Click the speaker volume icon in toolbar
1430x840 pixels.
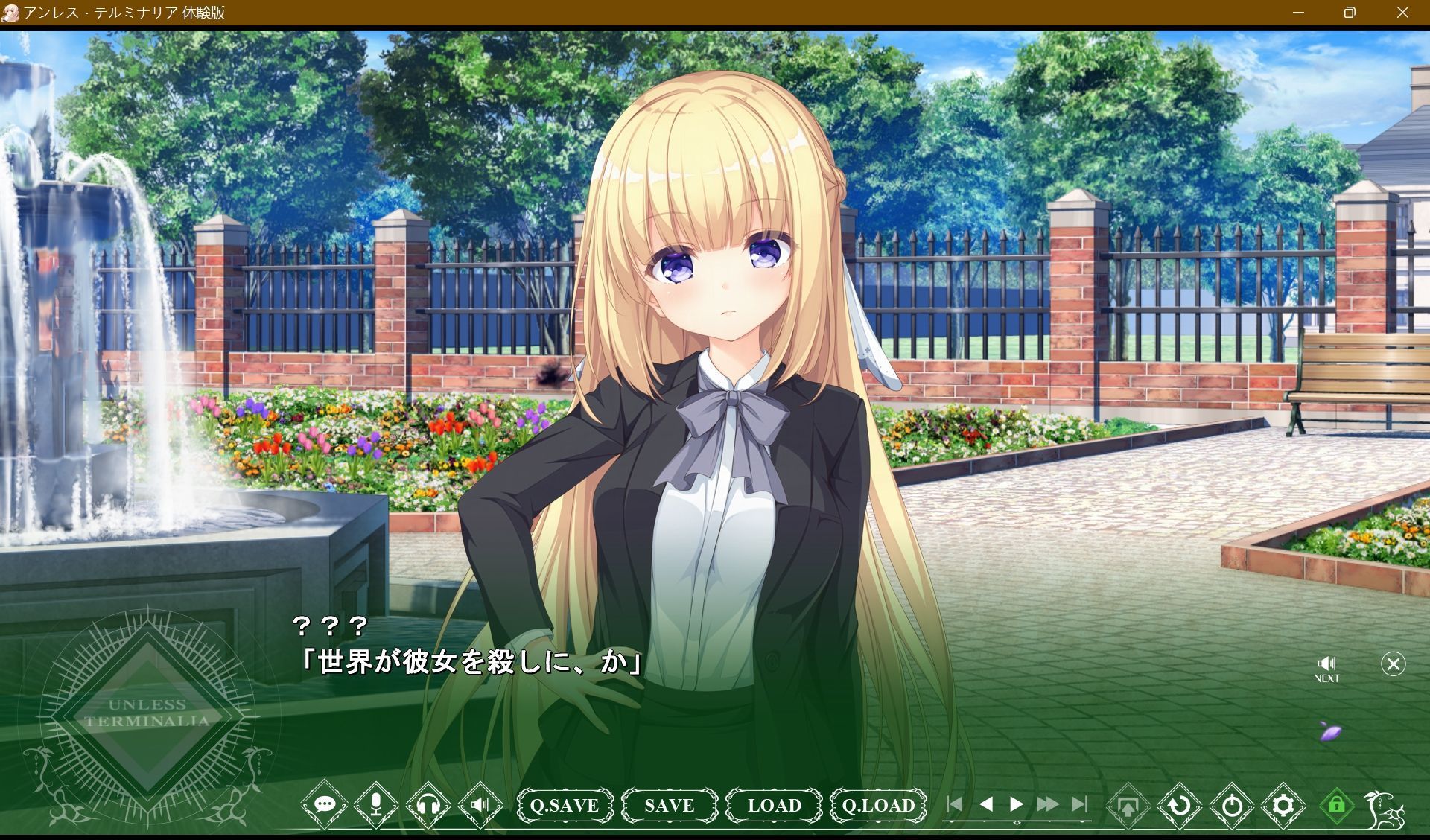tap(480, 805)
